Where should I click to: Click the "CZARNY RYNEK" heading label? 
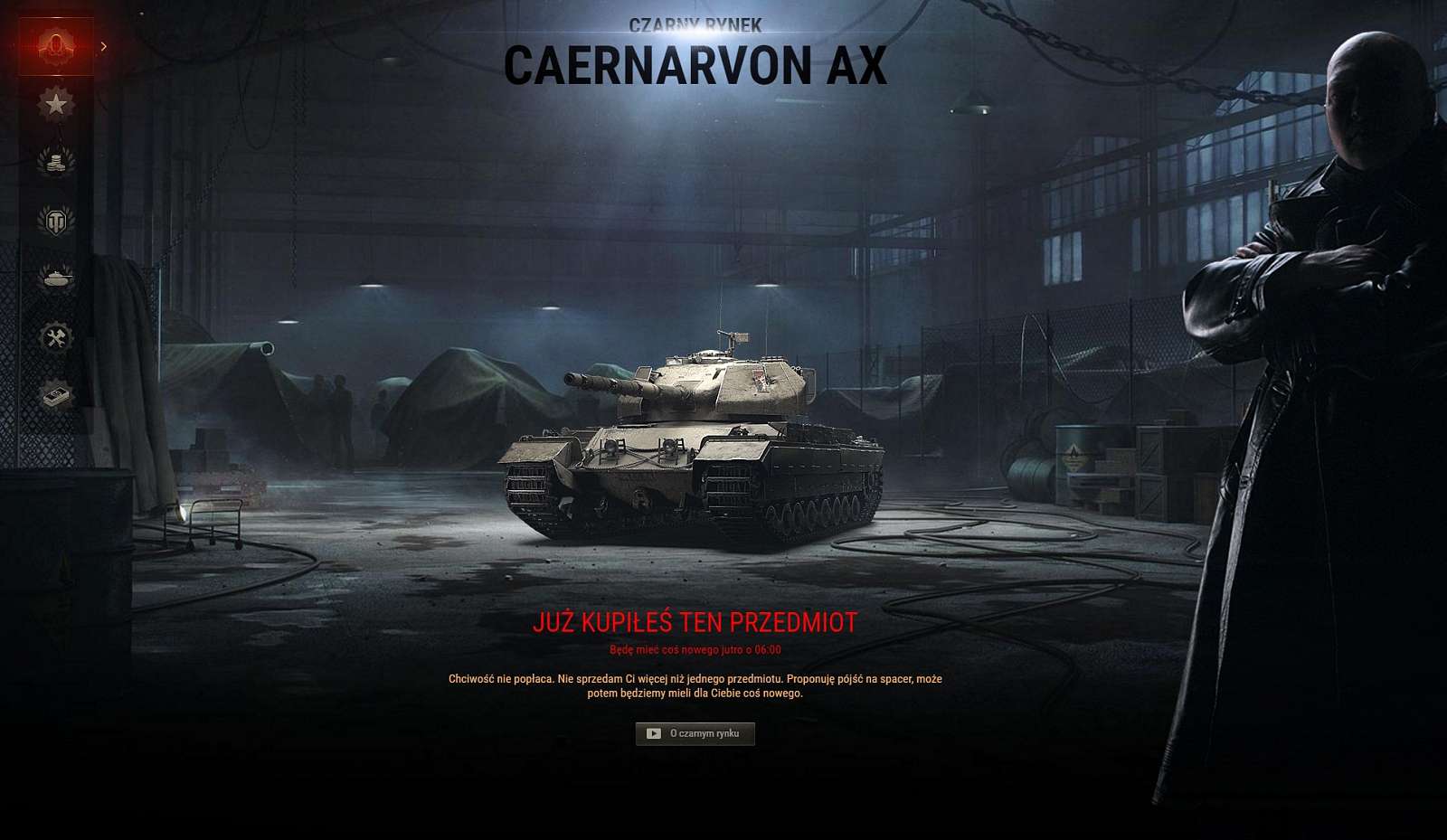click(698, 25)
